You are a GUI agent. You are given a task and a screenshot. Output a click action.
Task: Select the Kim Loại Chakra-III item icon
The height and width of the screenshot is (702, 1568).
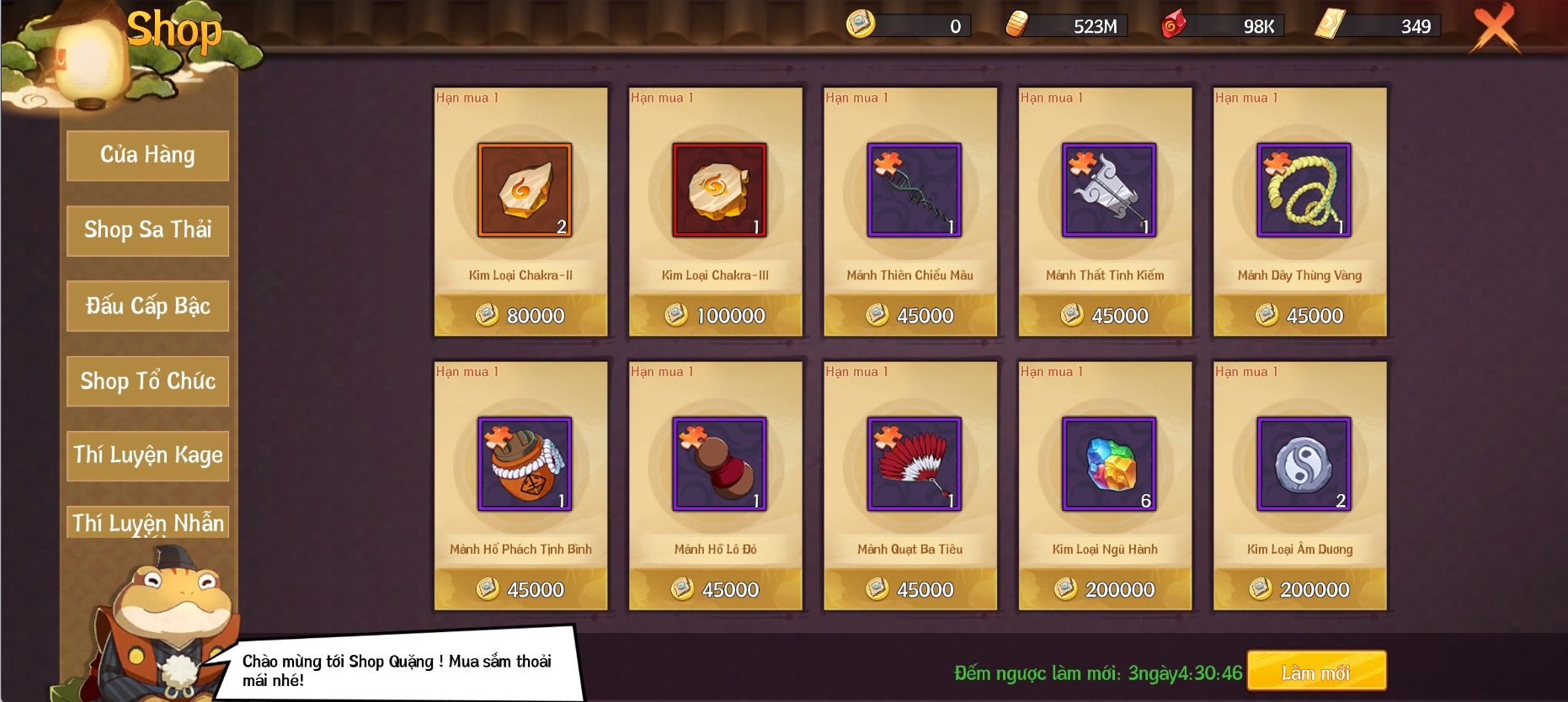tap(719, 190)
